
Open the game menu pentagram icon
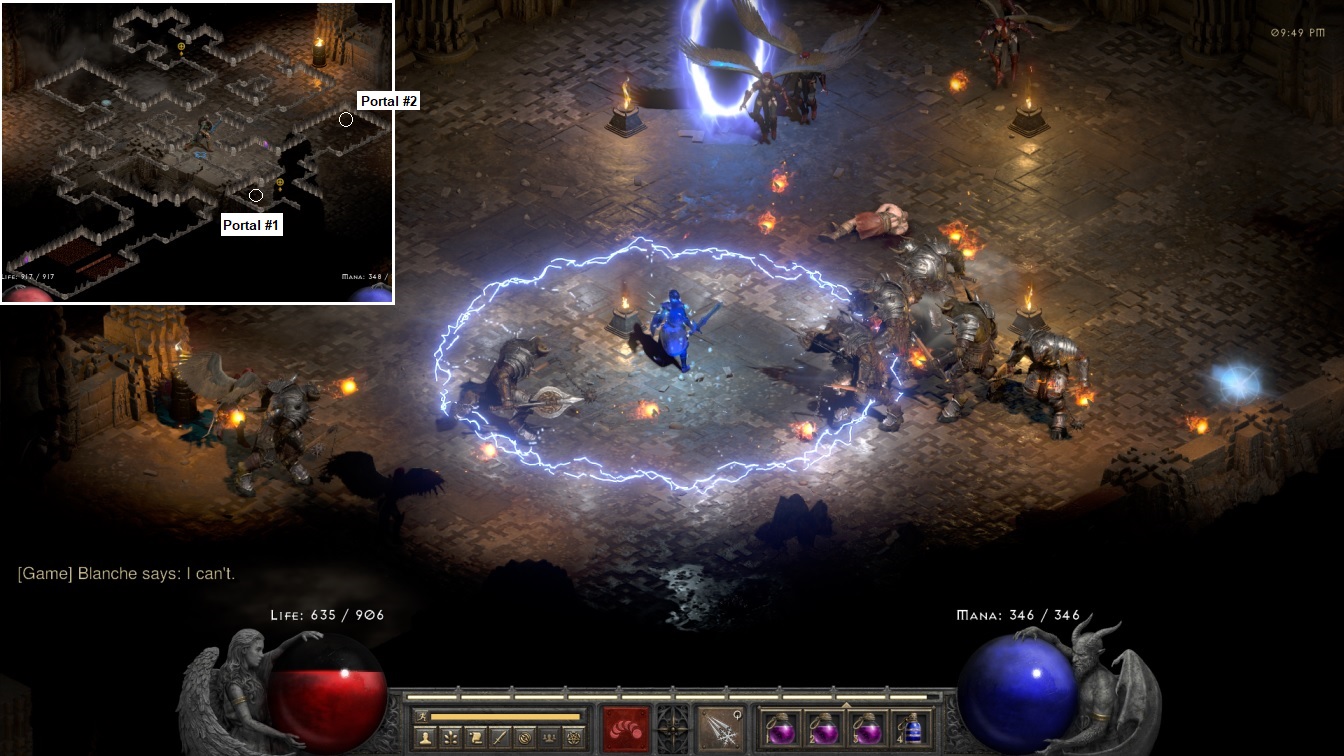click(576, 737)
